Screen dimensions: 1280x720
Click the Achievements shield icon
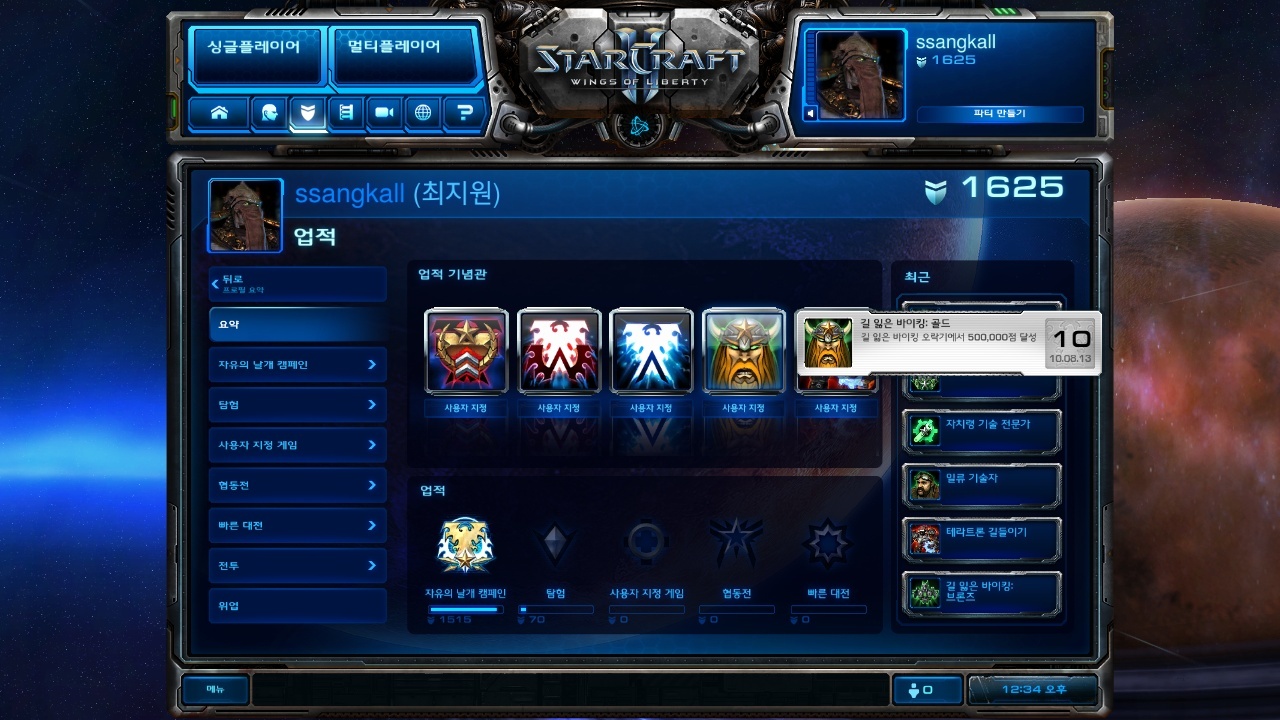point(307,113)
